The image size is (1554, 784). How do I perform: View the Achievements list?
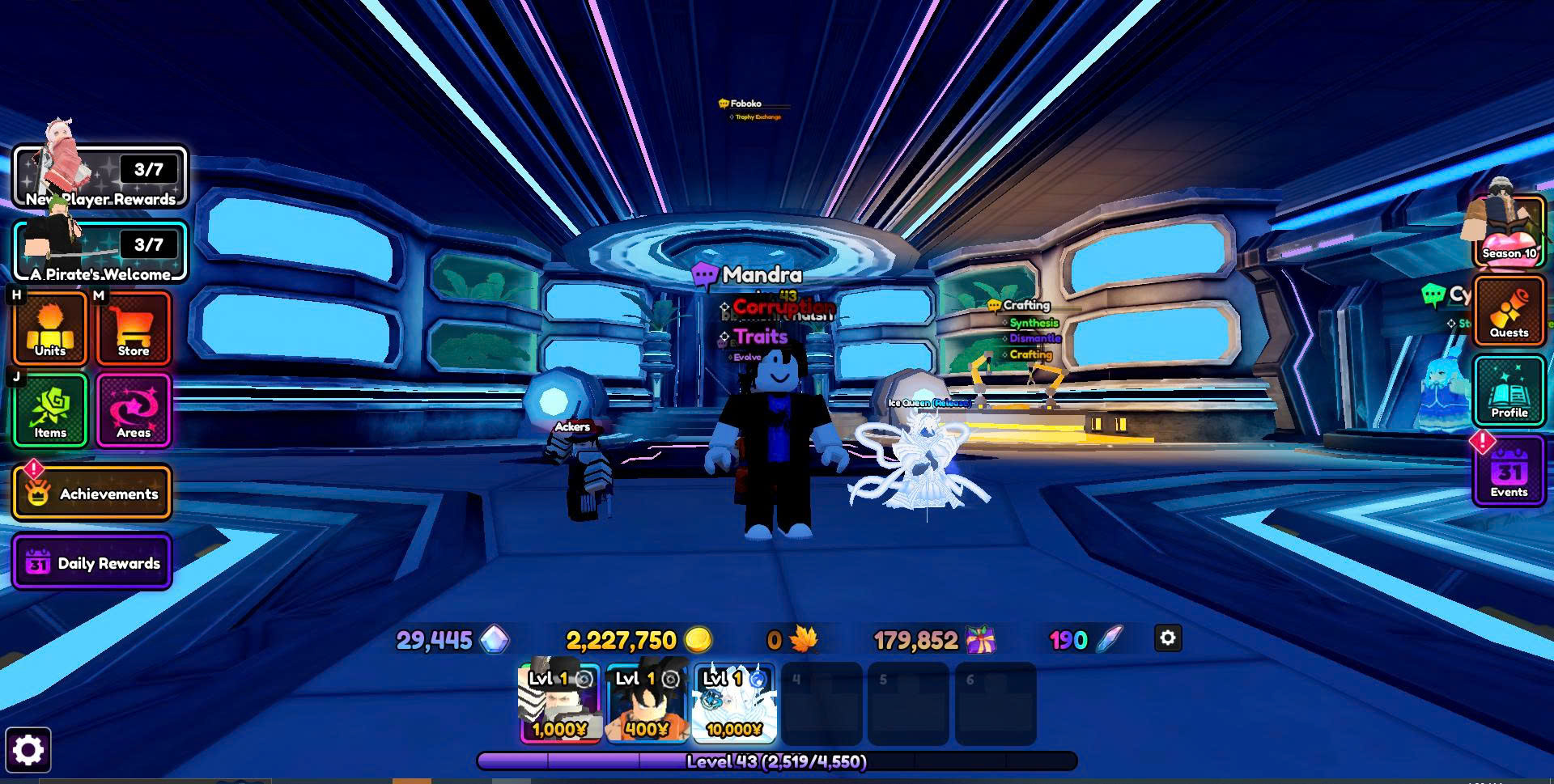(92, 493)
